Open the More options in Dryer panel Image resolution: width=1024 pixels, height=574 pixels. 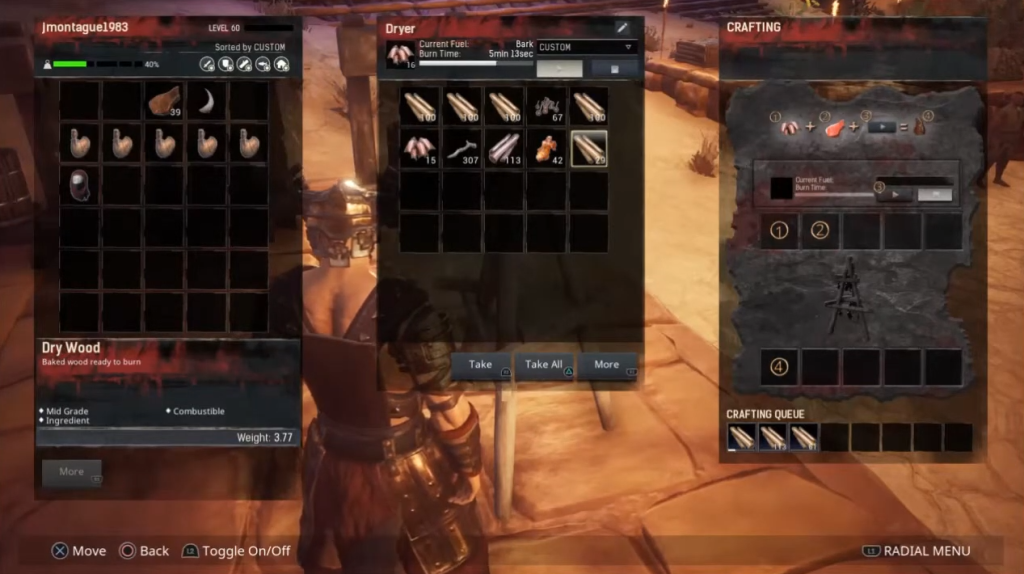(x=607, y=365)
